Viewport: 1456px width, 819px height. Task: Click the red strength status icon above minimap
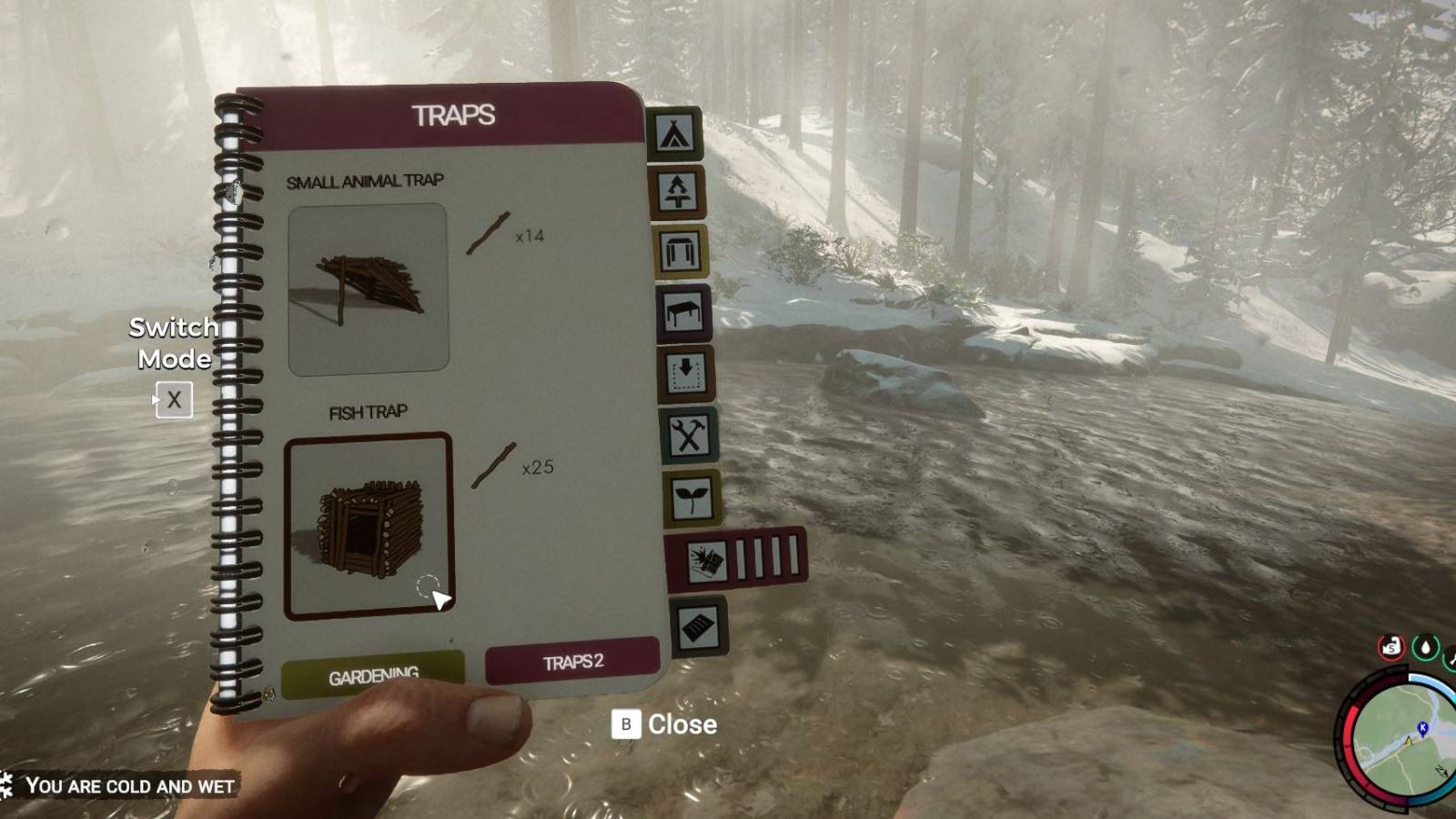(x=1389, y=648)
